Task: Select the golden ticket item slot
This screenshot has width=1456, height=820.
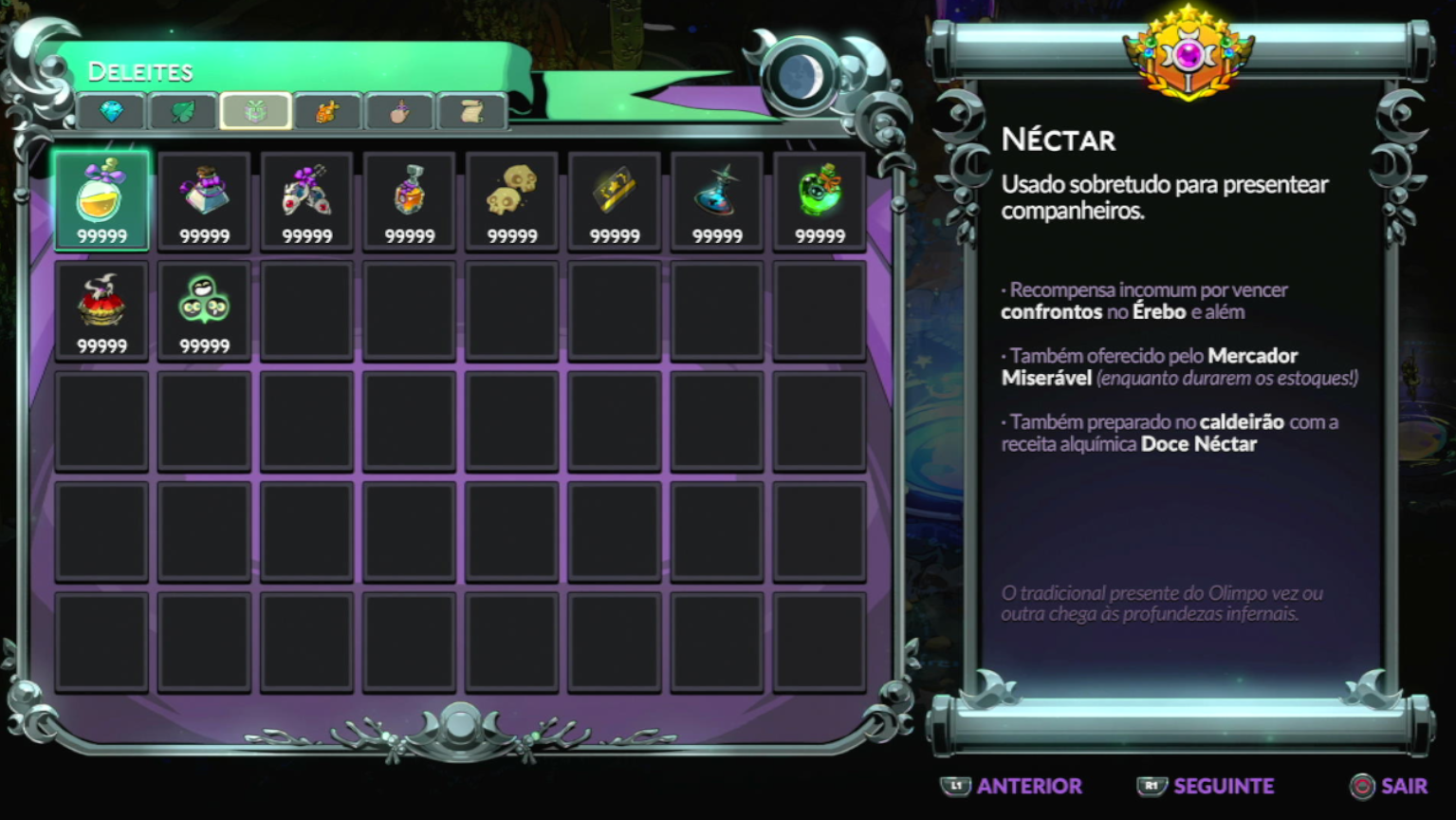Action: (x=614, y=200)
